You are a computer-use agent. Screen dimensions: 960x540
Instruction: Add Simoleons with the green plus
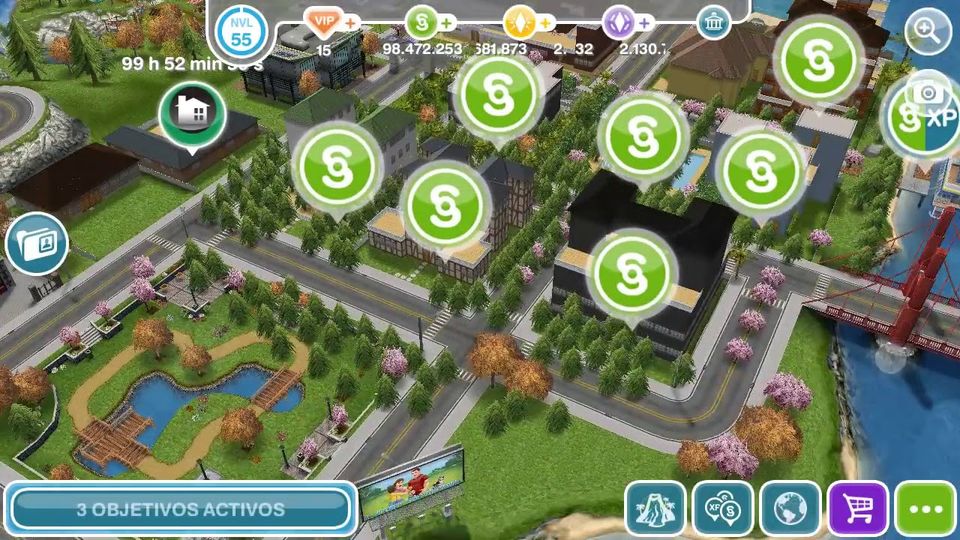click(447, 21)
